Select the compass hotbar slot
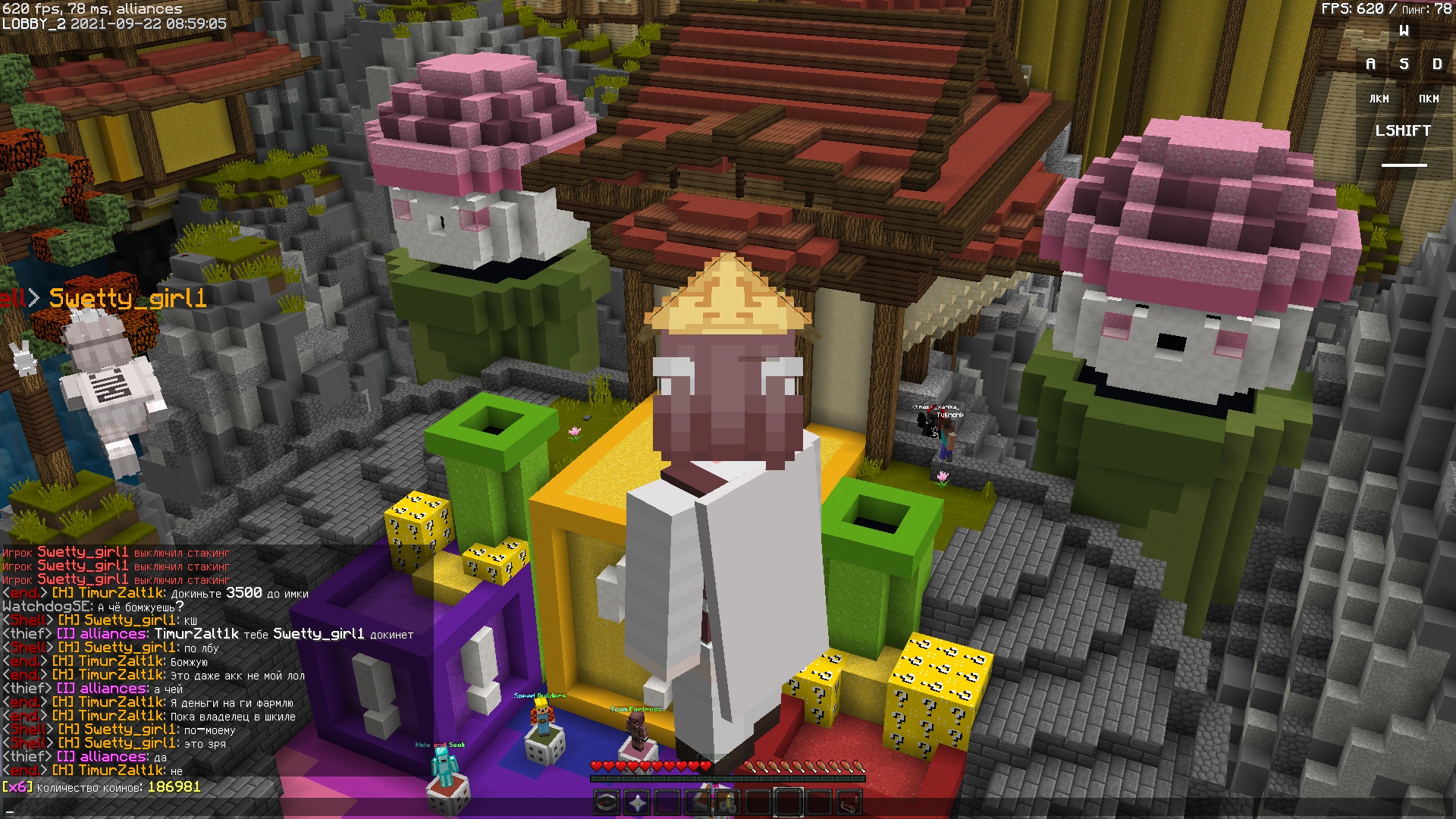 (607, 802)
